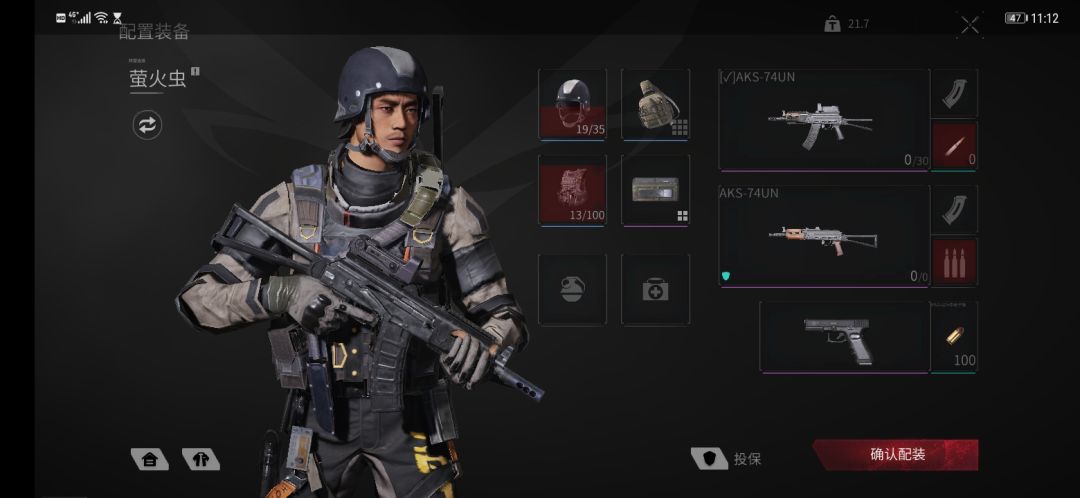Open the clothing outfit icon
The image size is (1080, 498).
tap(200, 459)
